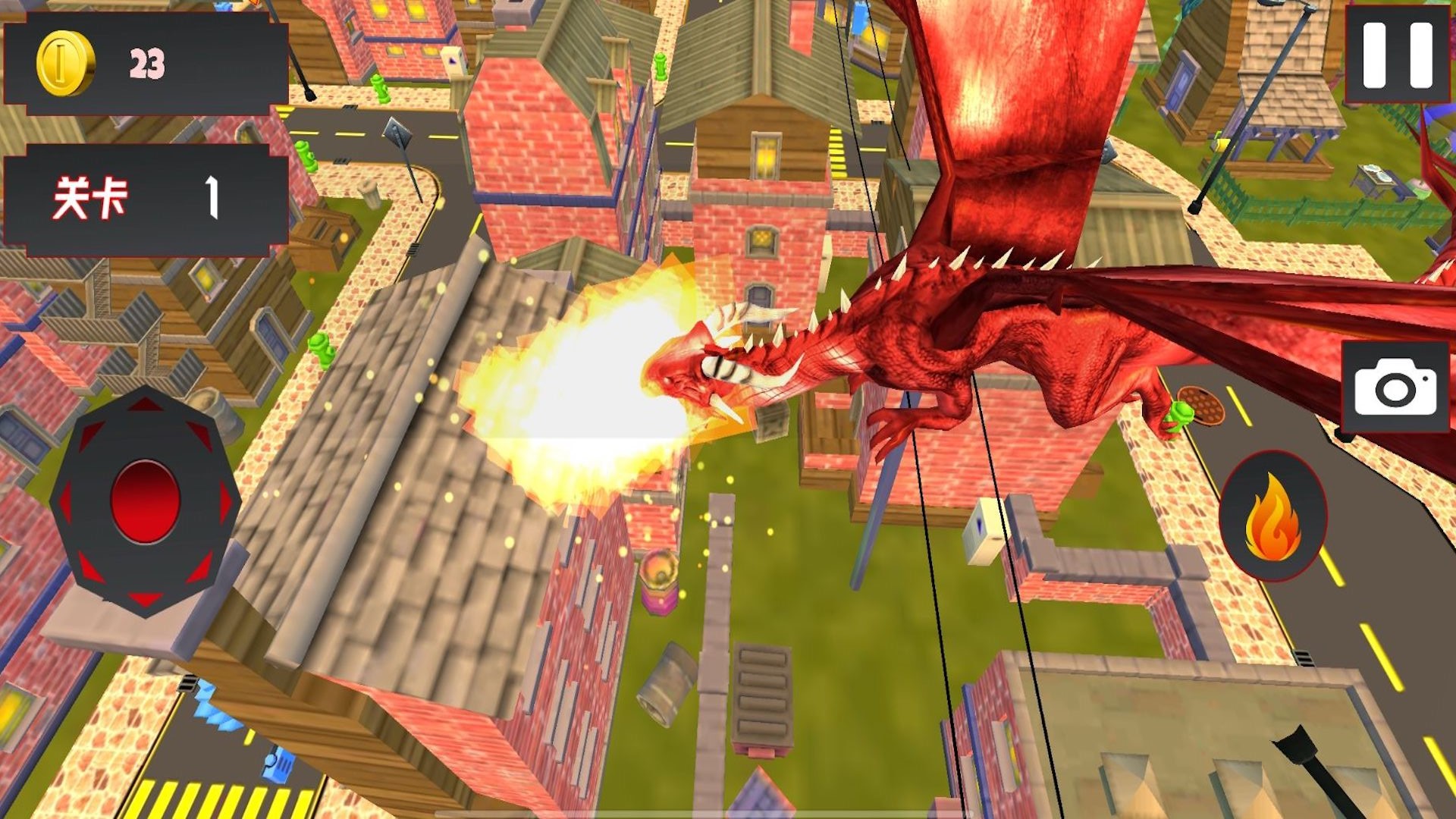Image resolution: width=1456 pixels, height=819 pixels.
Task: Tap the red joystick center knob
Action: 145,501
